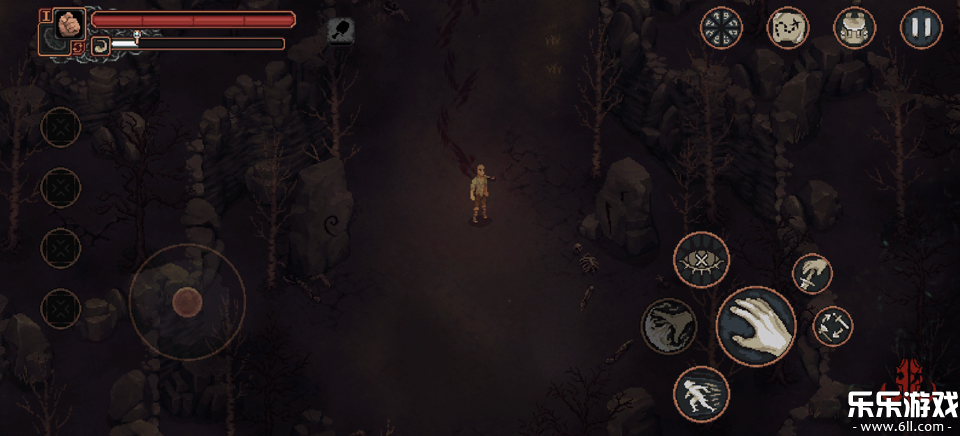Tap the meat drumstick hunger icon

point(341,30)
